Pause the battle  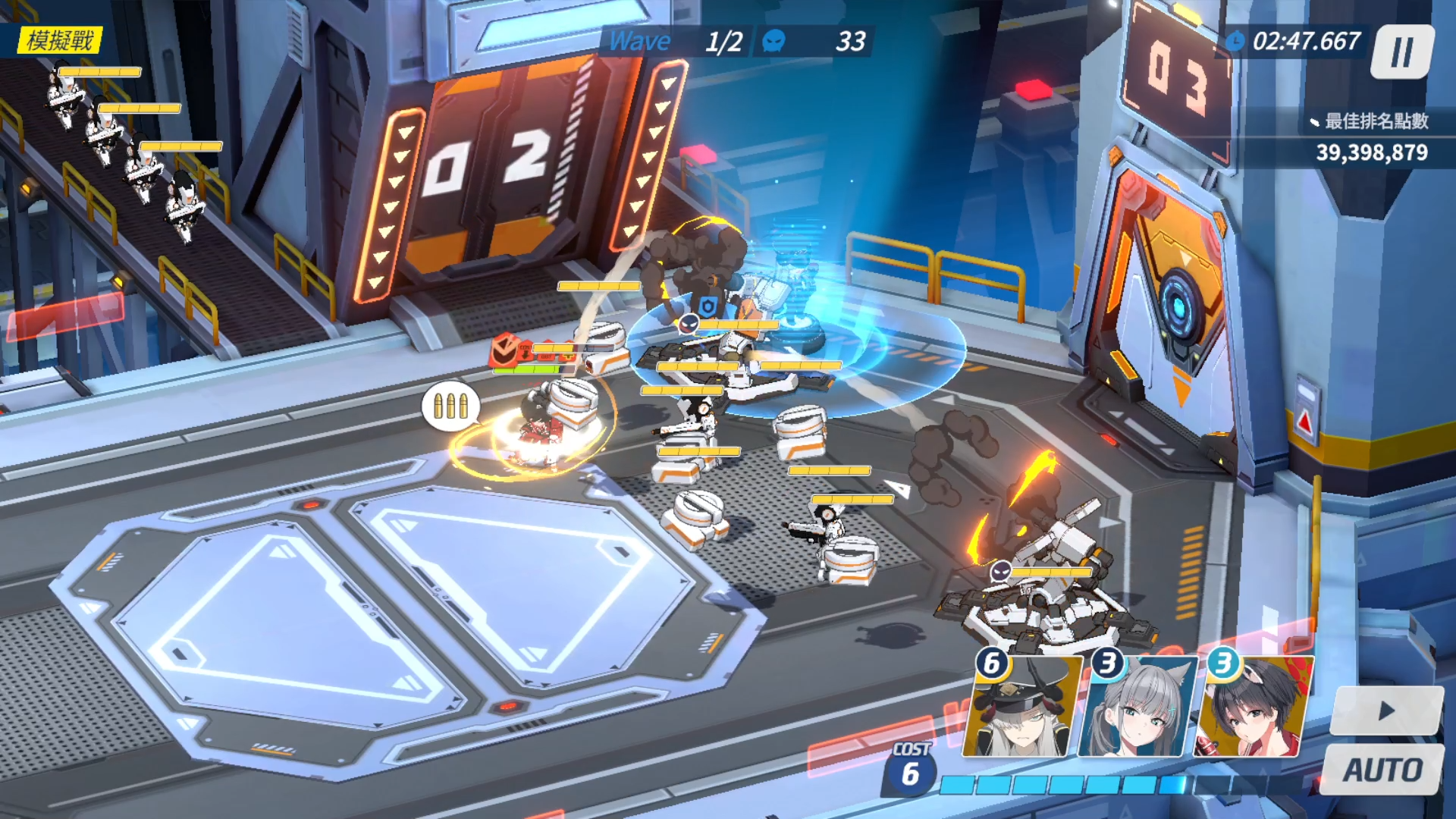(1401, 52)
